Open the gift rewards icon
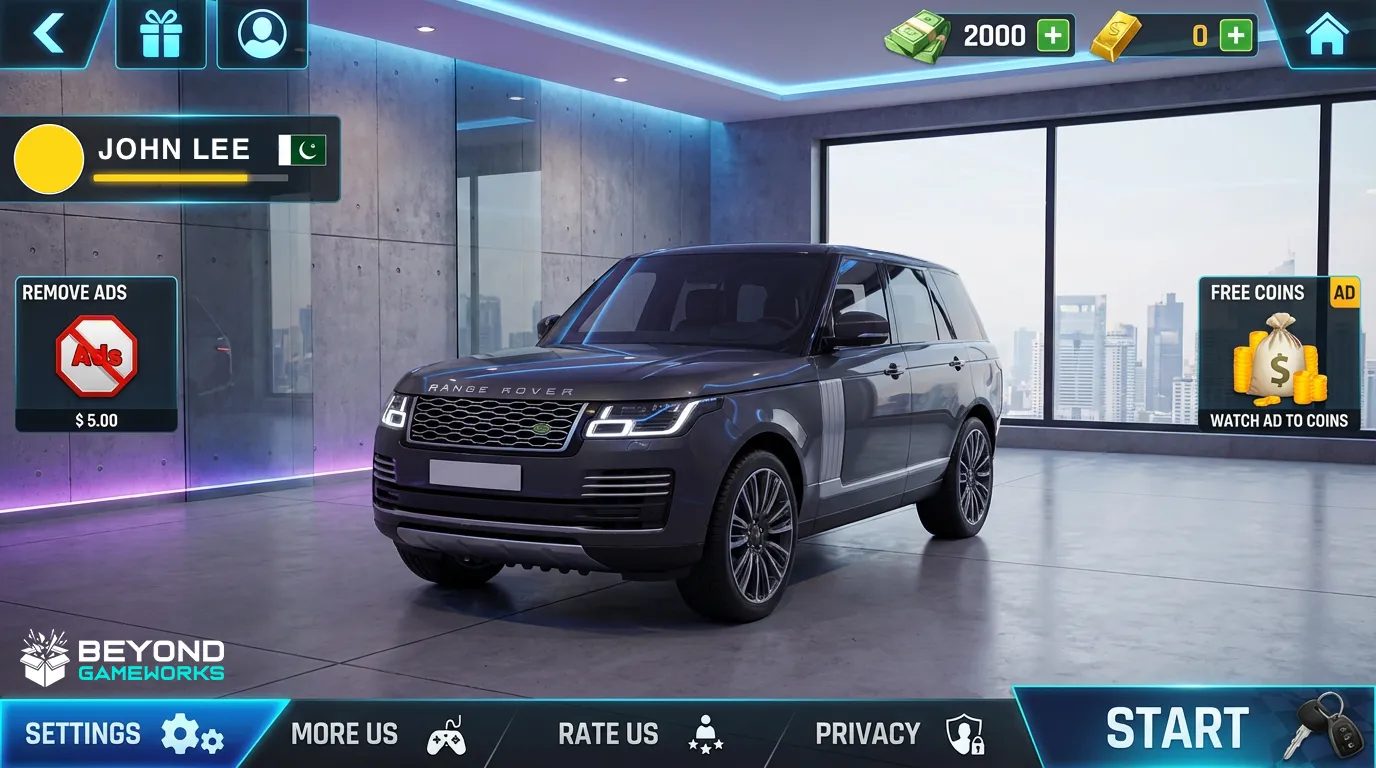The image size is (1376, 768). pyautogui.click(x=161, y=33)
